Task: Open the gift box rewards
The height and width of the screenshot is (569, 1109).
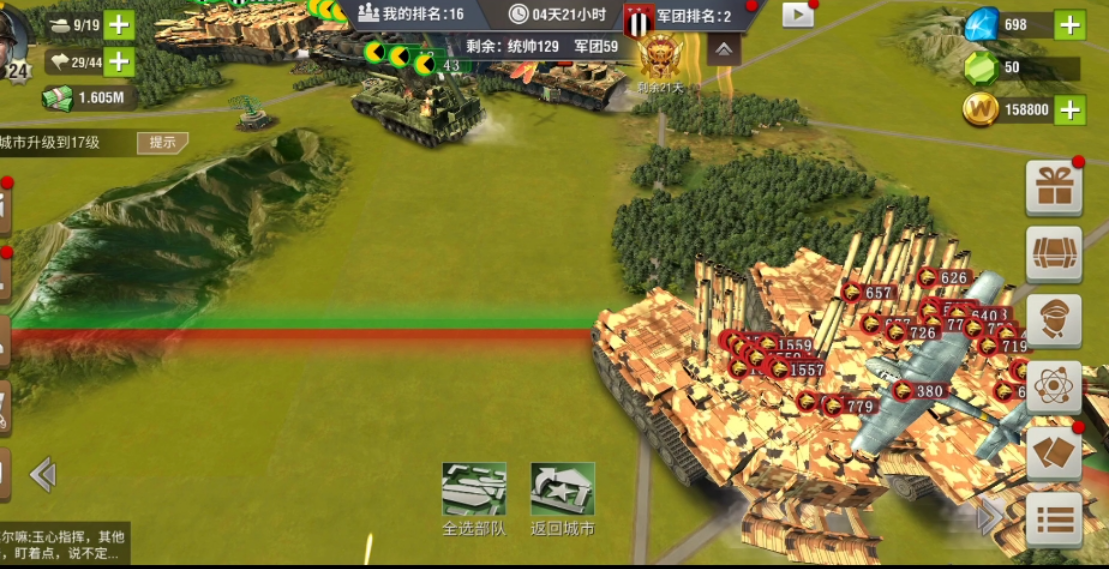Action: pyautogui.click(x=1054, y=187)
